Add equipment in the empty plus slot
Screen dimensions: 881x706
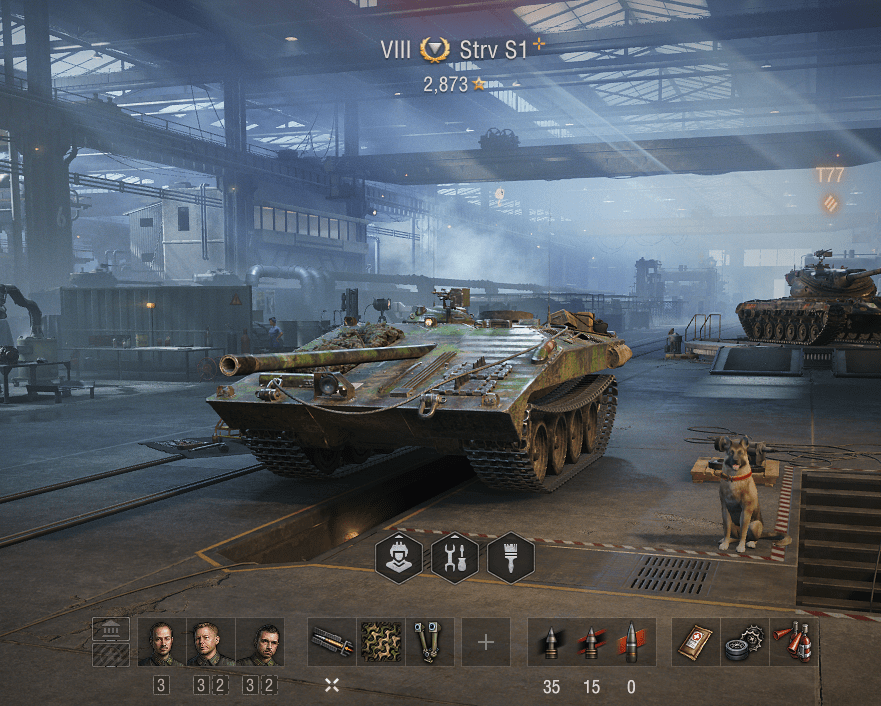[x=486, y=642]
